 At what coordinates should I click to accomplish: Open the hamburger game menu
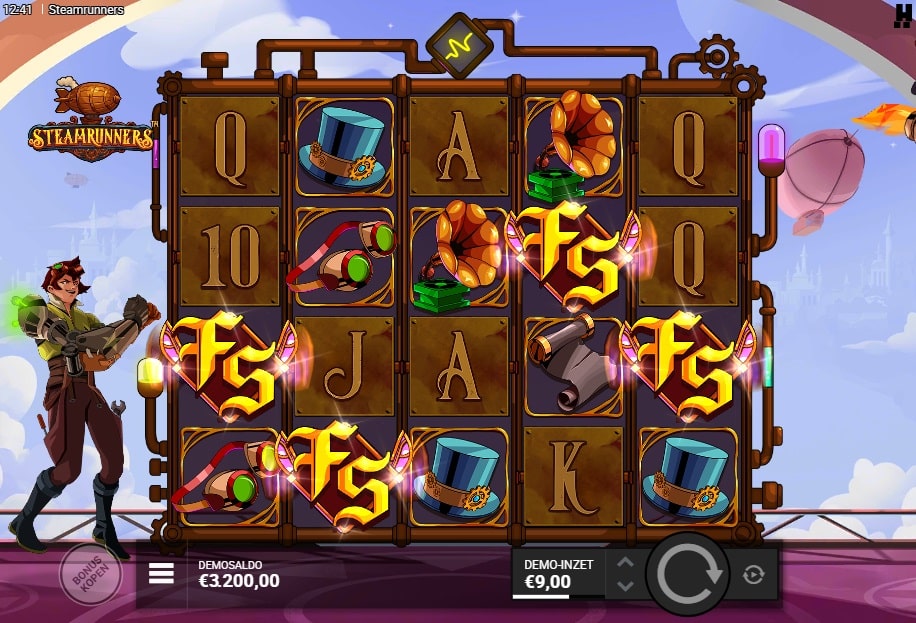click(161, 573)
